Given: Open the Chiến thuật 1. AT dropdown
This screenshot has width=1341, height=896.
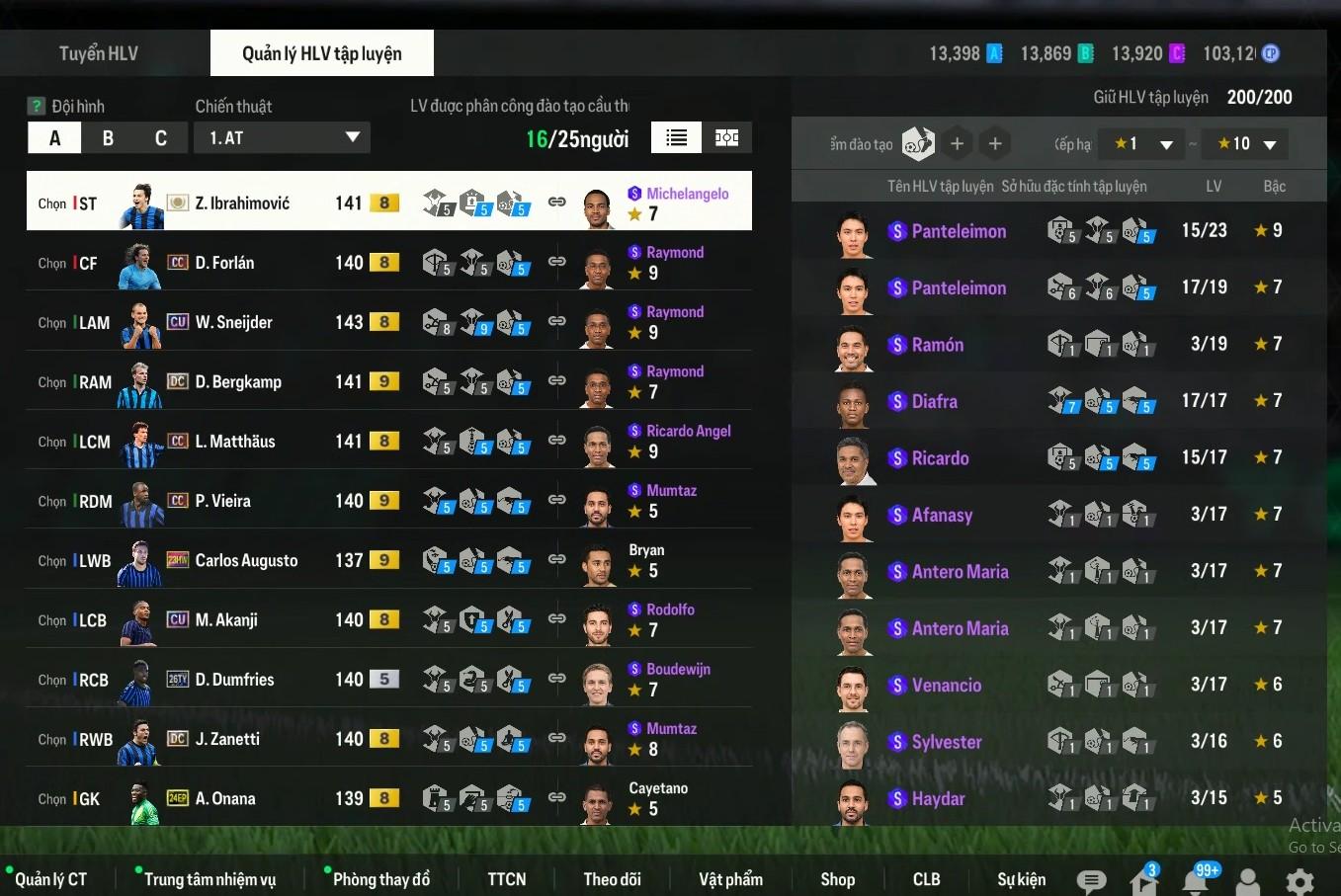Looking at the screenshot, I should (x=282, y=138).
